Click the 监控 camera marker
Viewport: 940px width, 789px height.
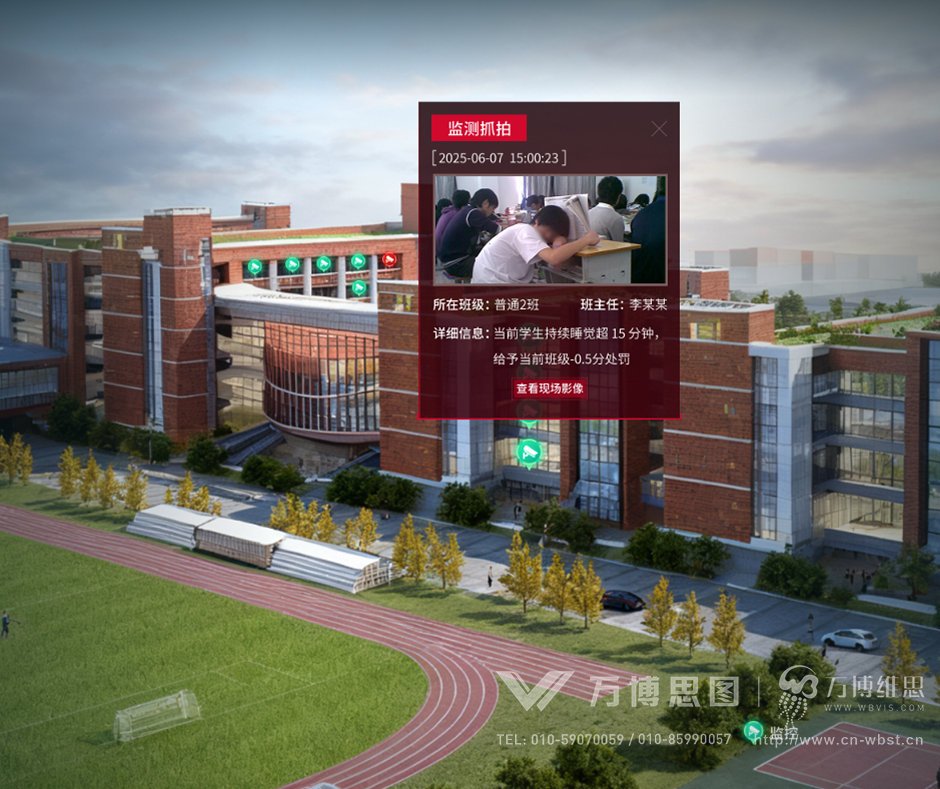point(754,732)
